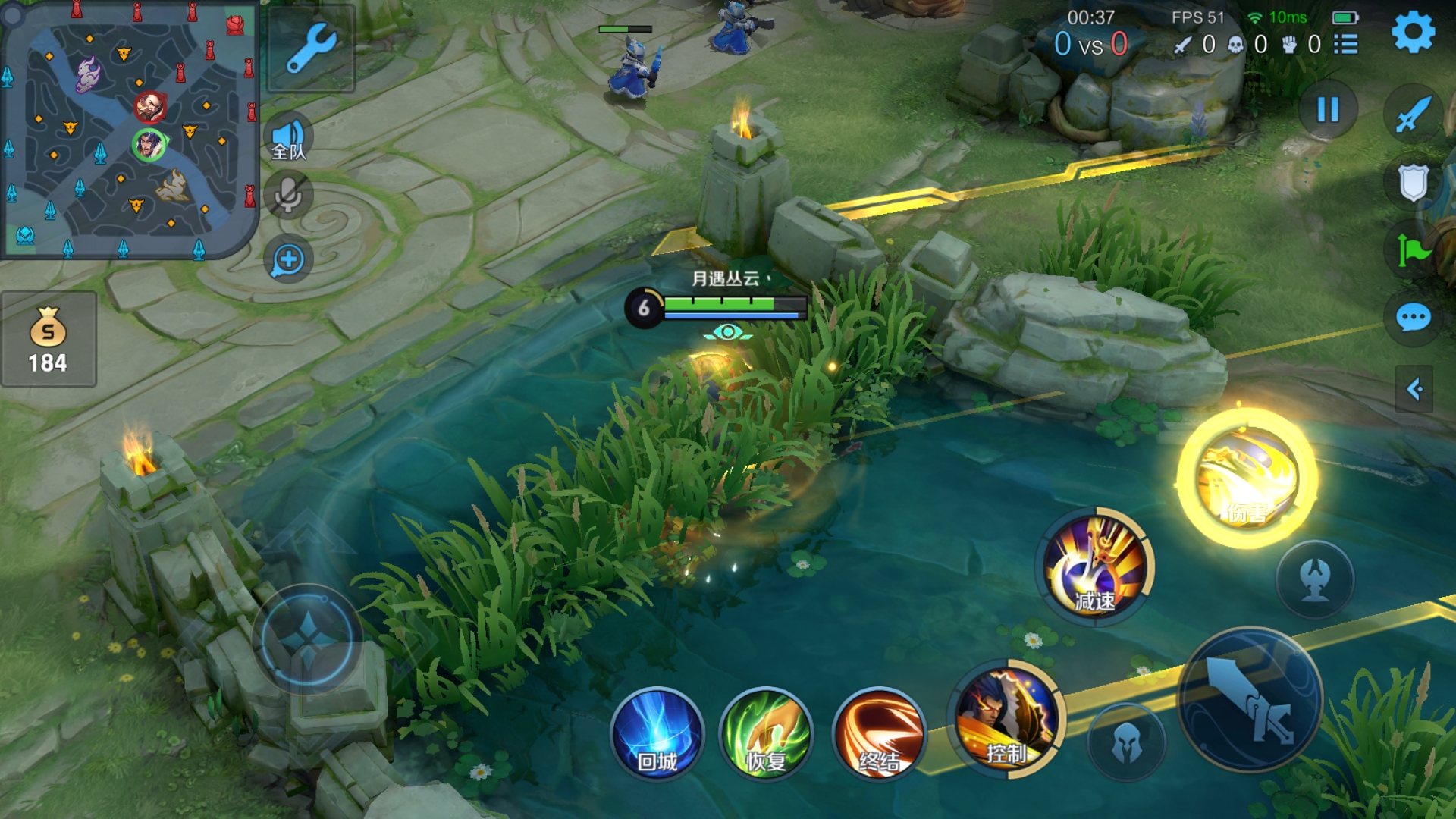Cast the 终结 summoner spell
Screen dimensions: 1456x819
tap(880, 734)
